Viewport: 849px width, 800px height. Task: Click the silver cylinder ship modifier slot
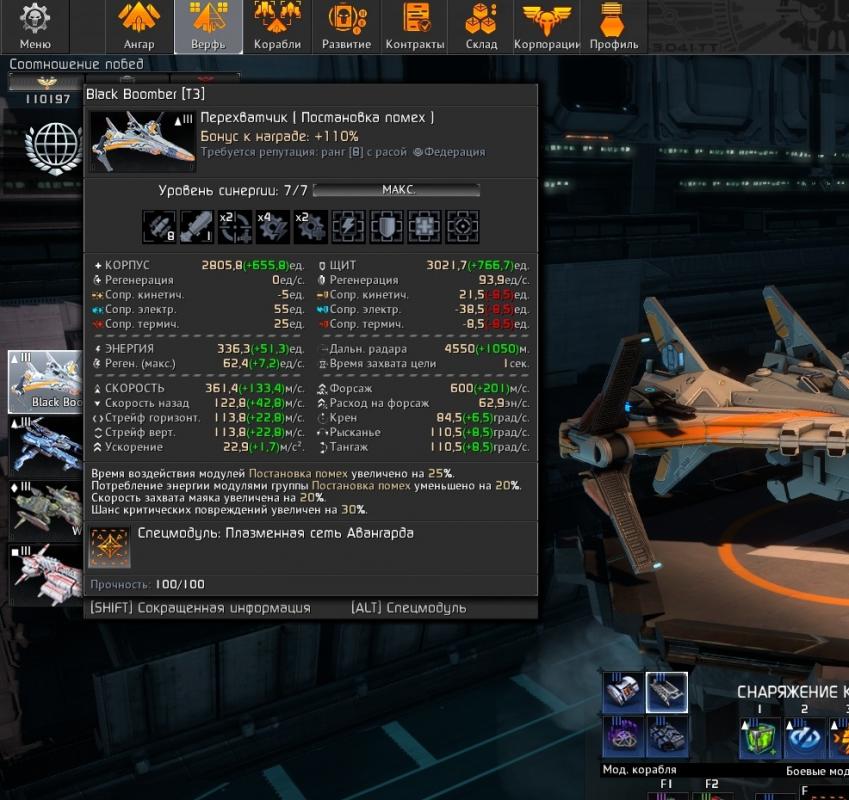(623, 692)
